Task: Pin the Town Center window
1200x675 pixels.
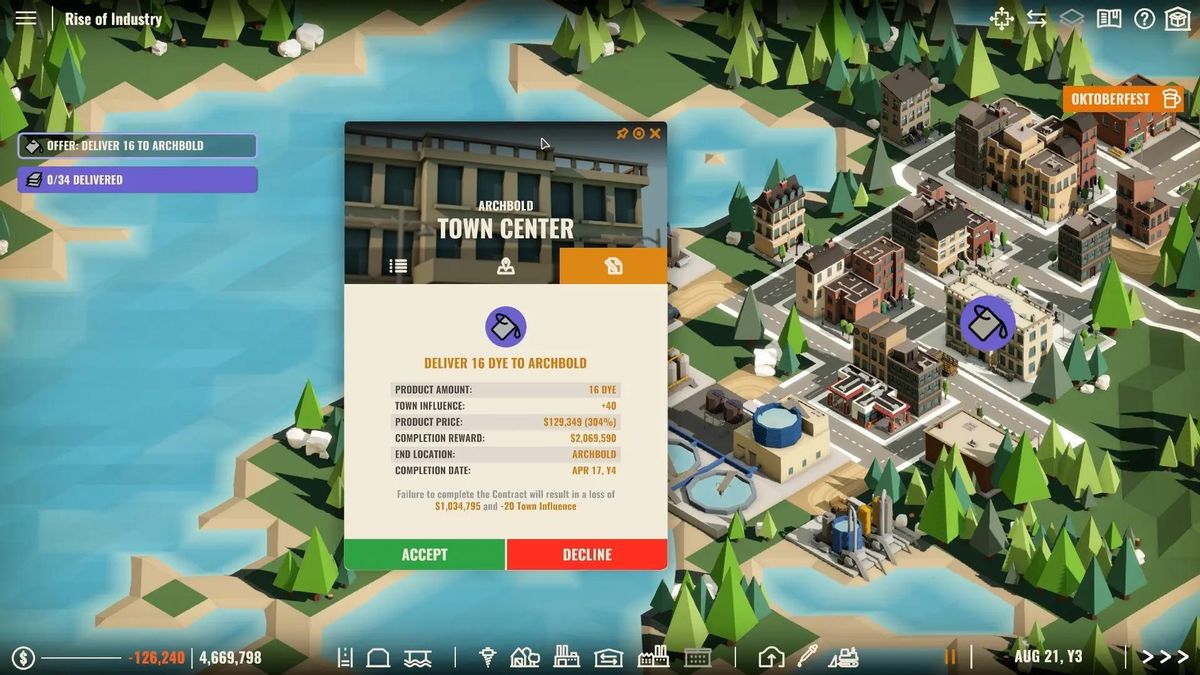Action: pyautogui.click(x=622, y=133)
